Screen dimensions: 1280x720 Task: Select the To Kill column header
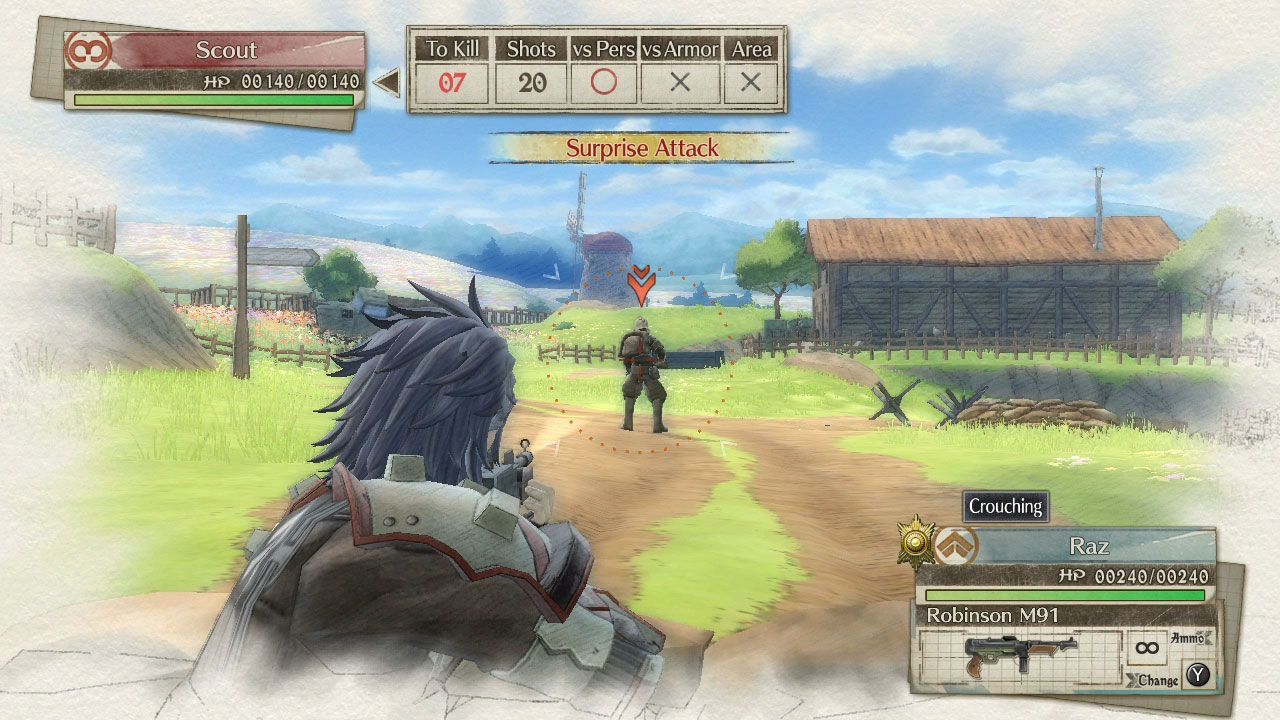click(452, 47)
